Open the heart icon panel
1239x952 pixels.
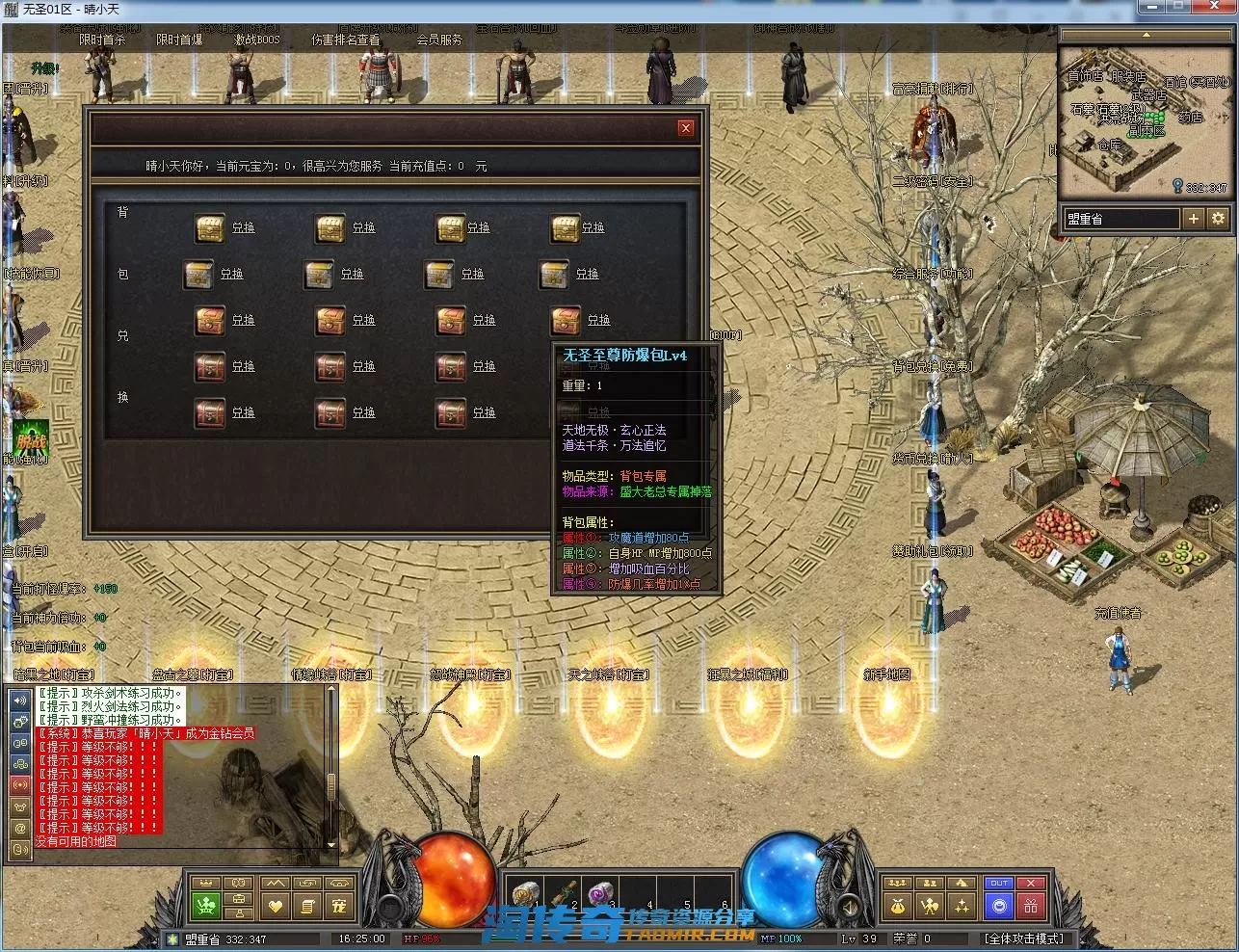[276, 906]
